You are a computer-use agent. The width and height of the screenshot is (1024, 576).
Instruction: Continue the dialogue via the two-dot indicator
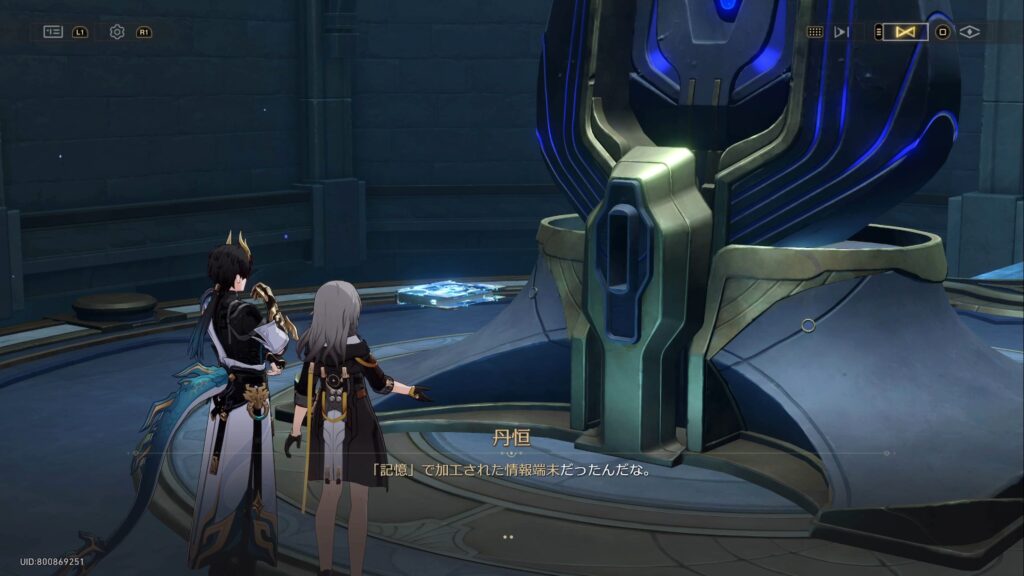coord(508,537)
